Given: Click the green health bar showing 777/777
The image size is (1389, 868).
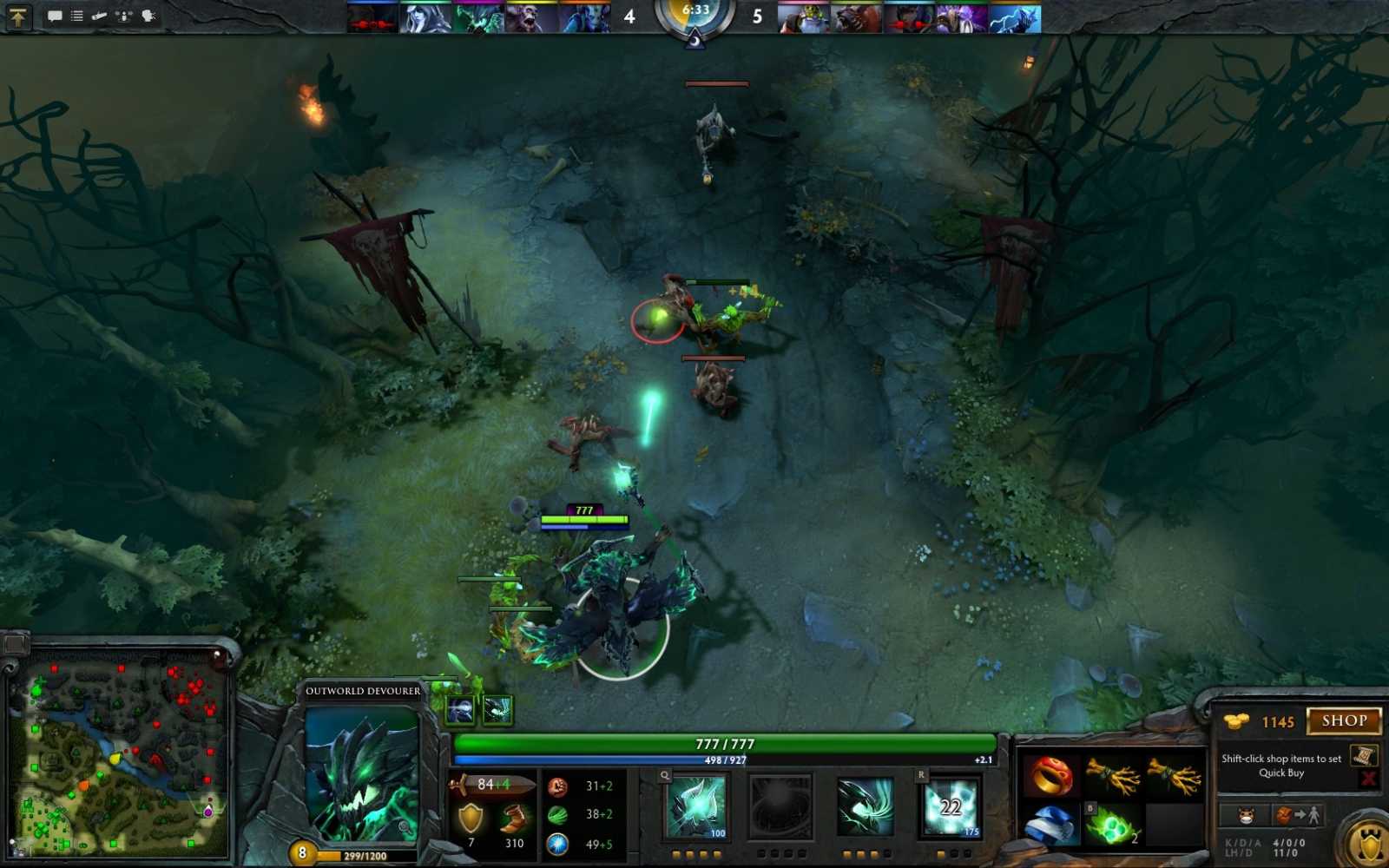Looking at the screenshot, I should (x=716, y=743).
